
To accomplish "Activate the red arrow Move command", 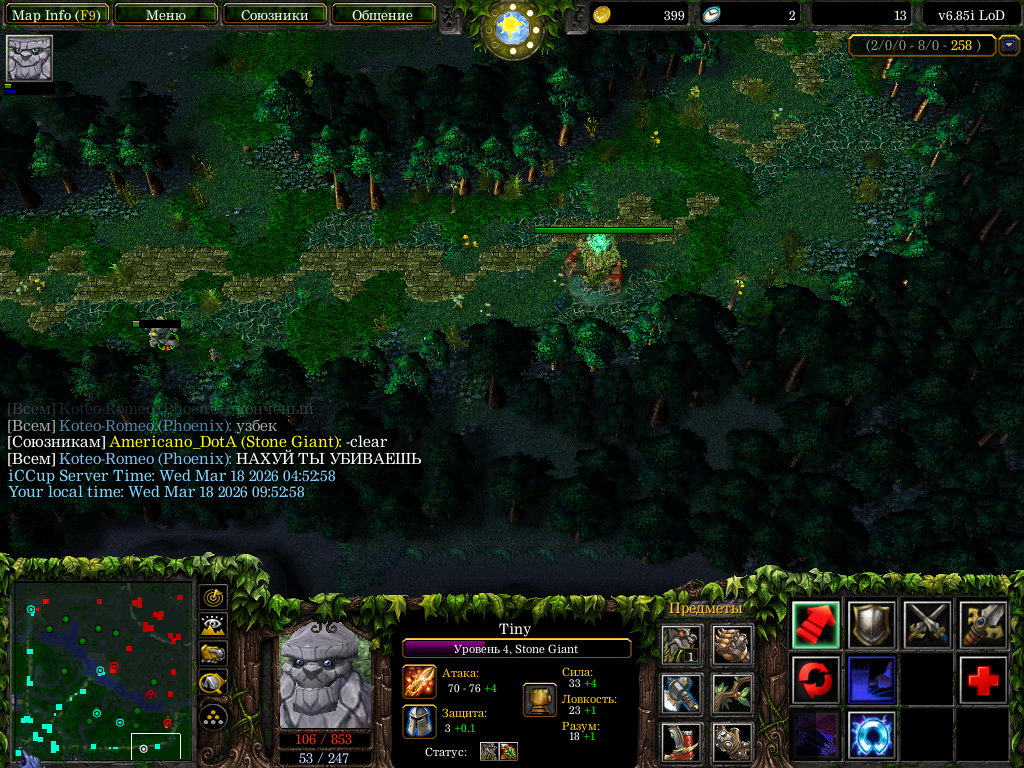I will (x=816, y=625).
